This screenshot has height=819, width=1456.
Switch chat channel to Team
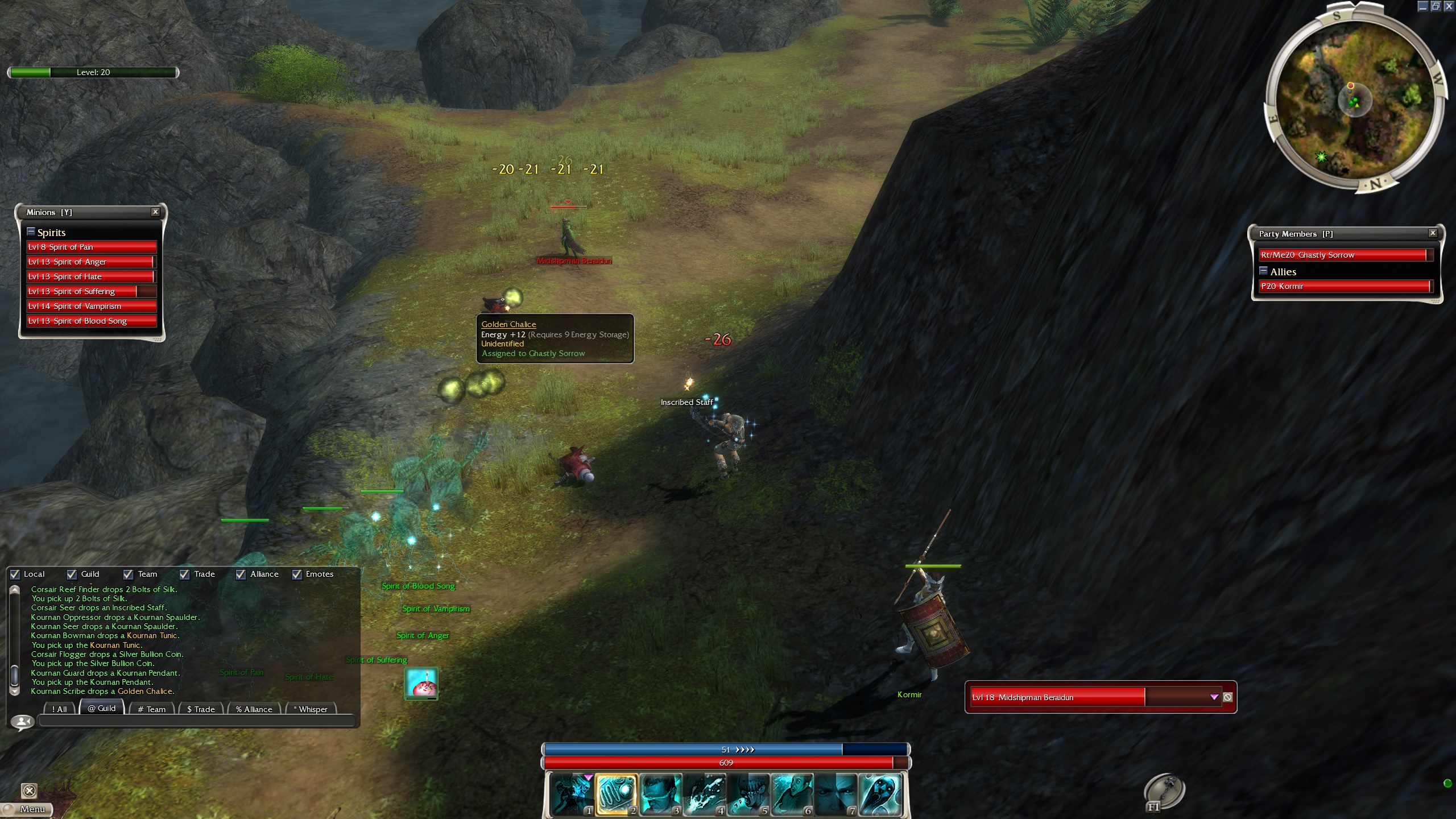pyautogui.click(x=151, y=709)
